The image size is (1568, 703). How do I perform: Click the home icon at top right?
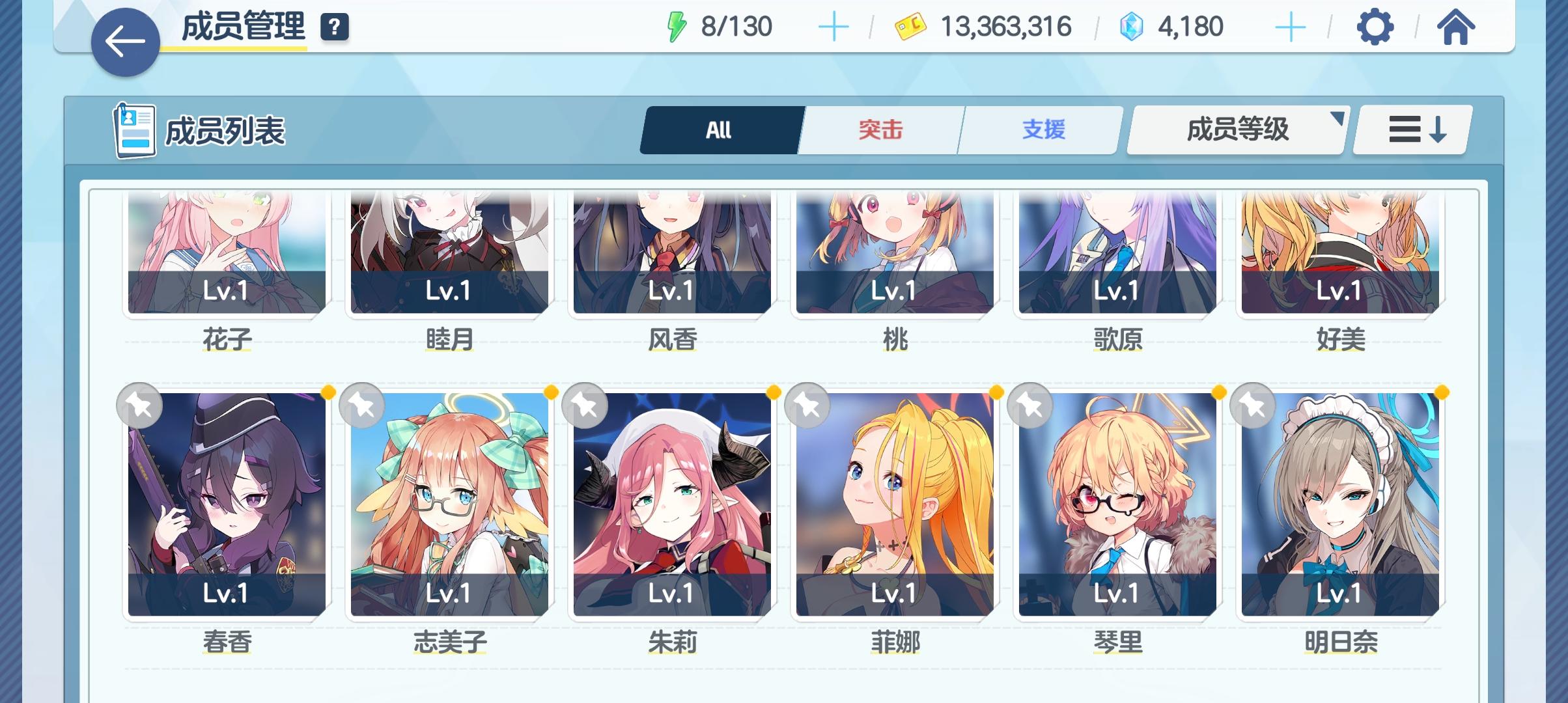point(1457,27)
